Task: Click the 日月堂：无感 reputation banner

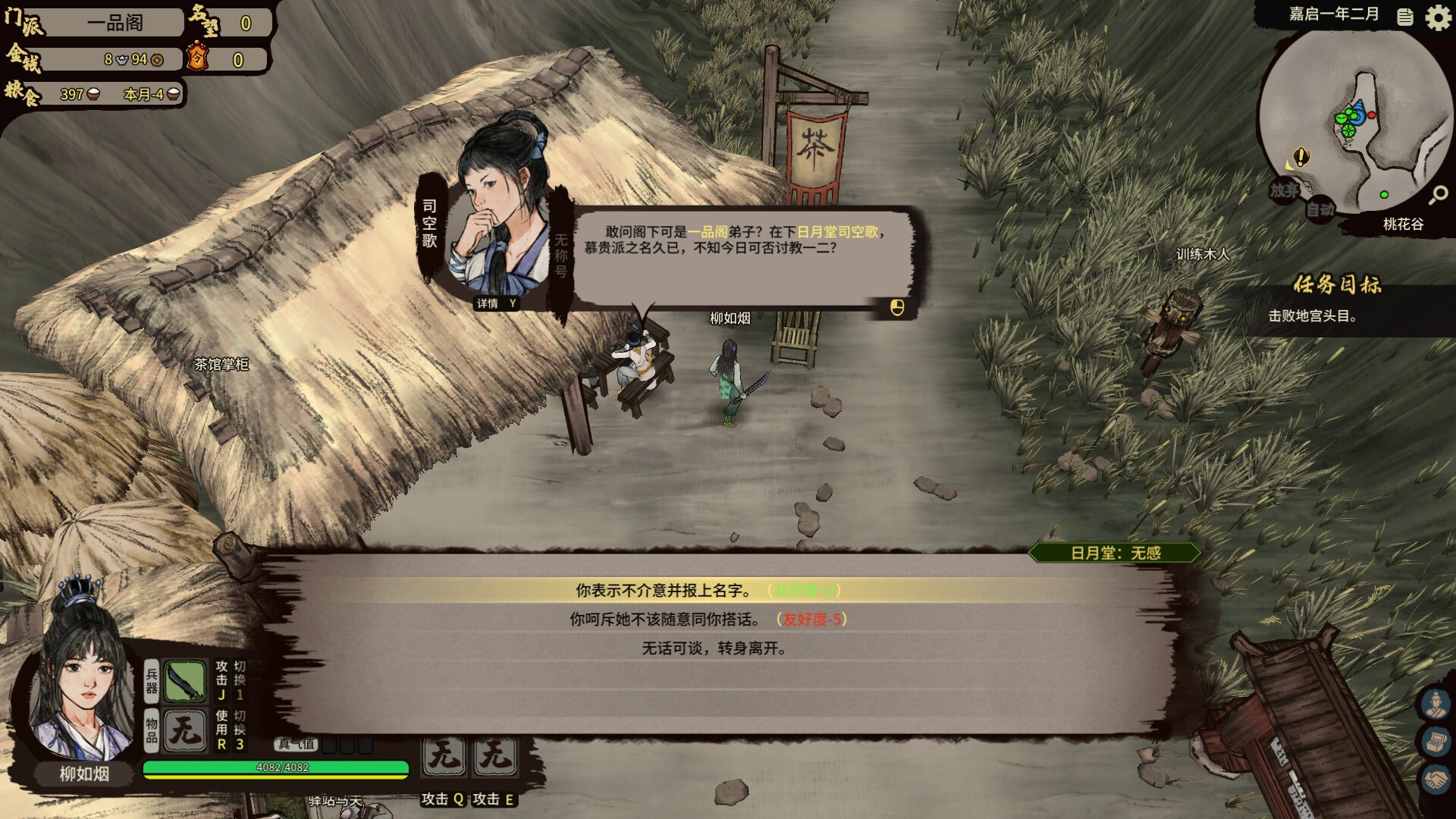Action: point(1112,553)
